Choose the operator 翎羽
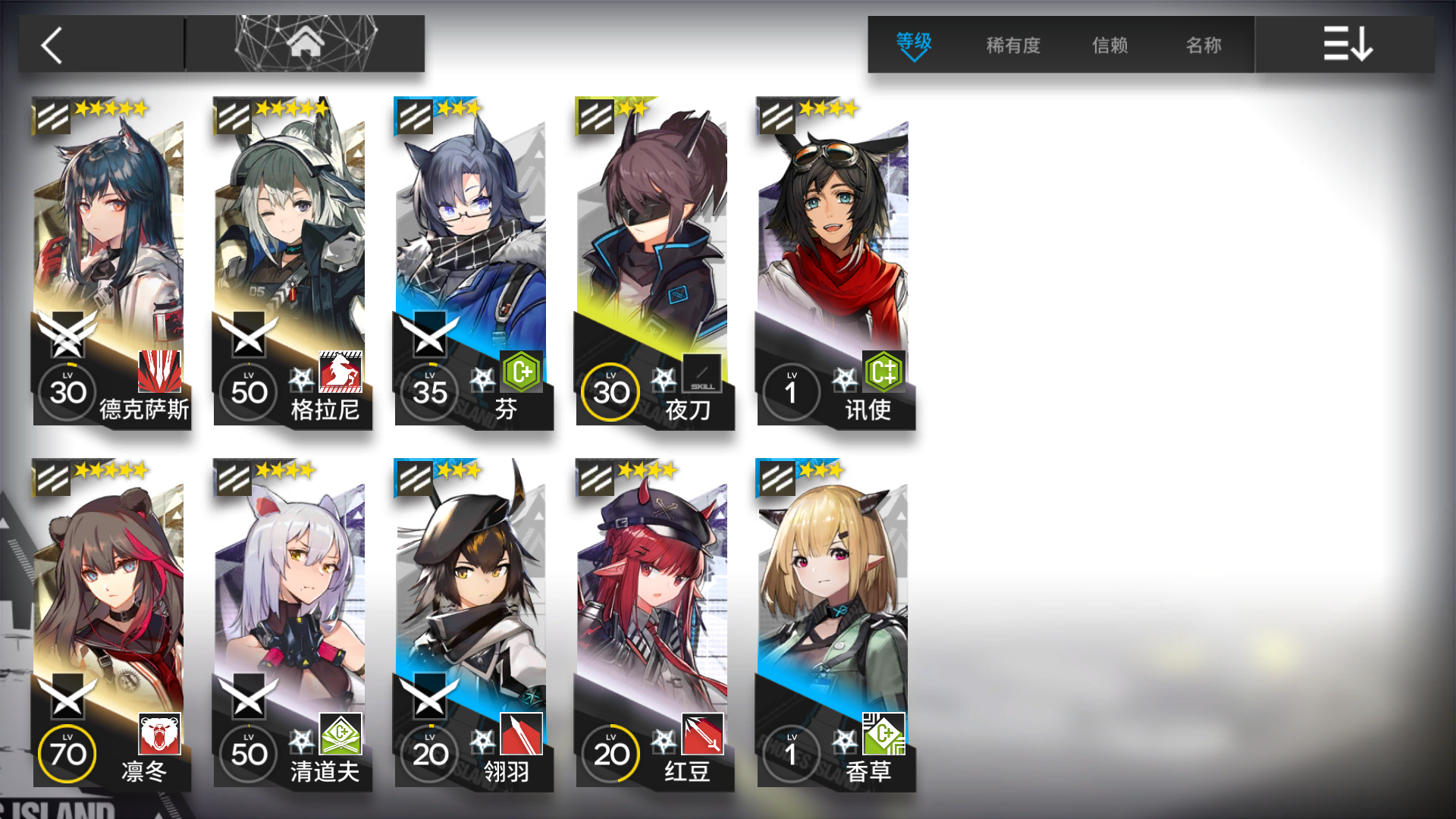The width and height of the screenshot is (1456, 819). coord(472,623)
